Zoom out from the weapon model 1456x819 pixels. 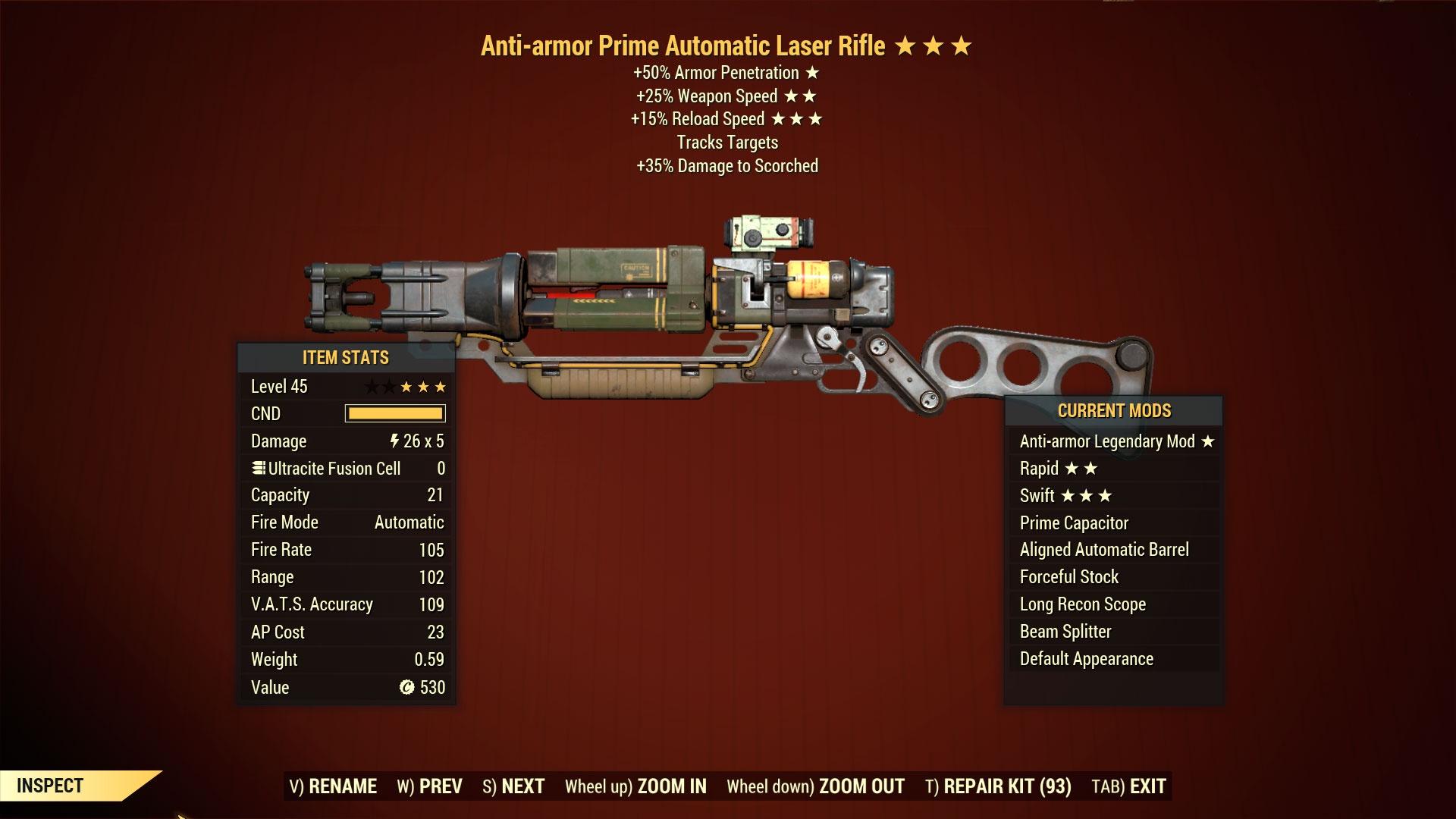[x=815, y=786]
